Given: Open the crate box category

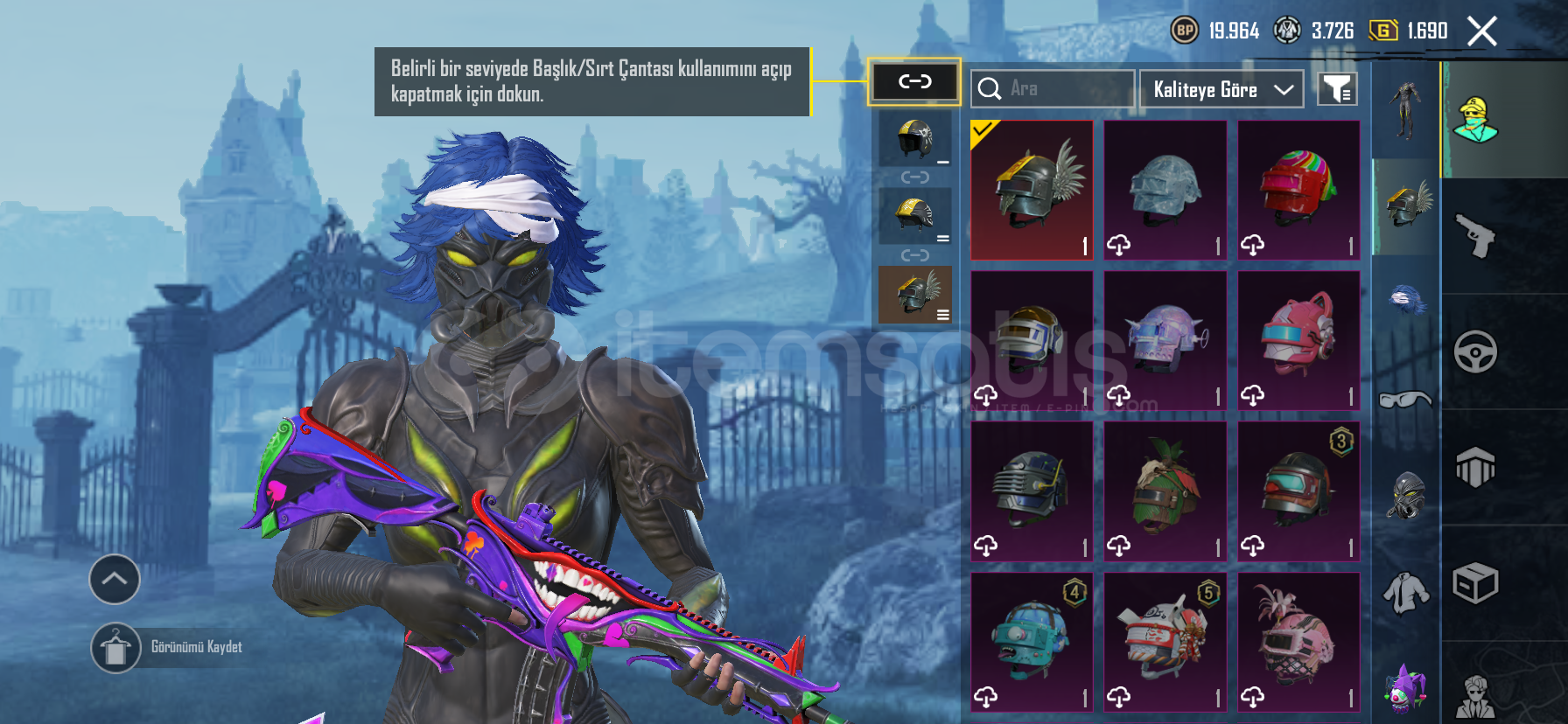Looking at the screenshot, I should pyautogui.click(x=1475, y=583).
